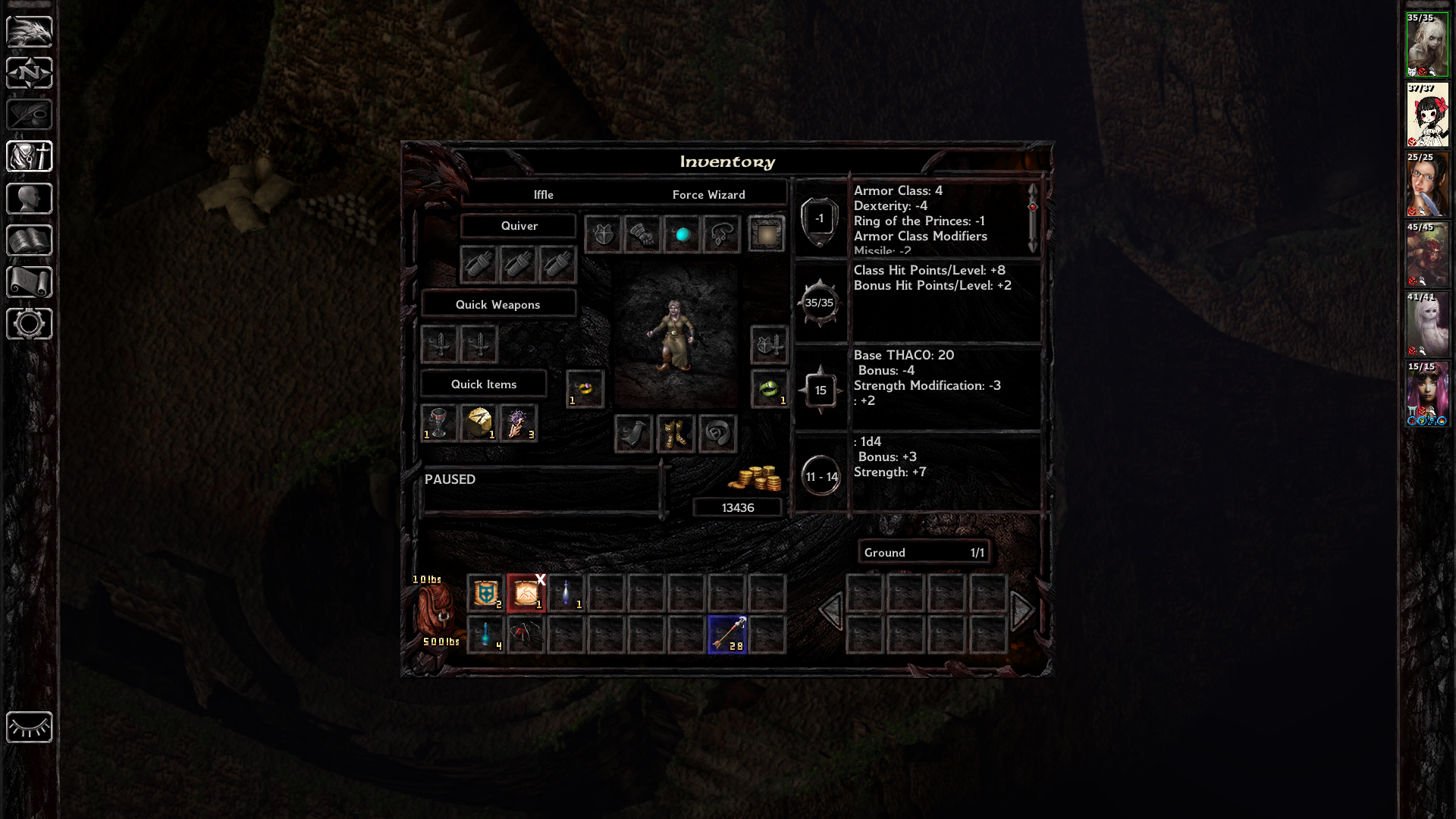
Task: Pick the teal potion stack of four
Action: [485, 634]
